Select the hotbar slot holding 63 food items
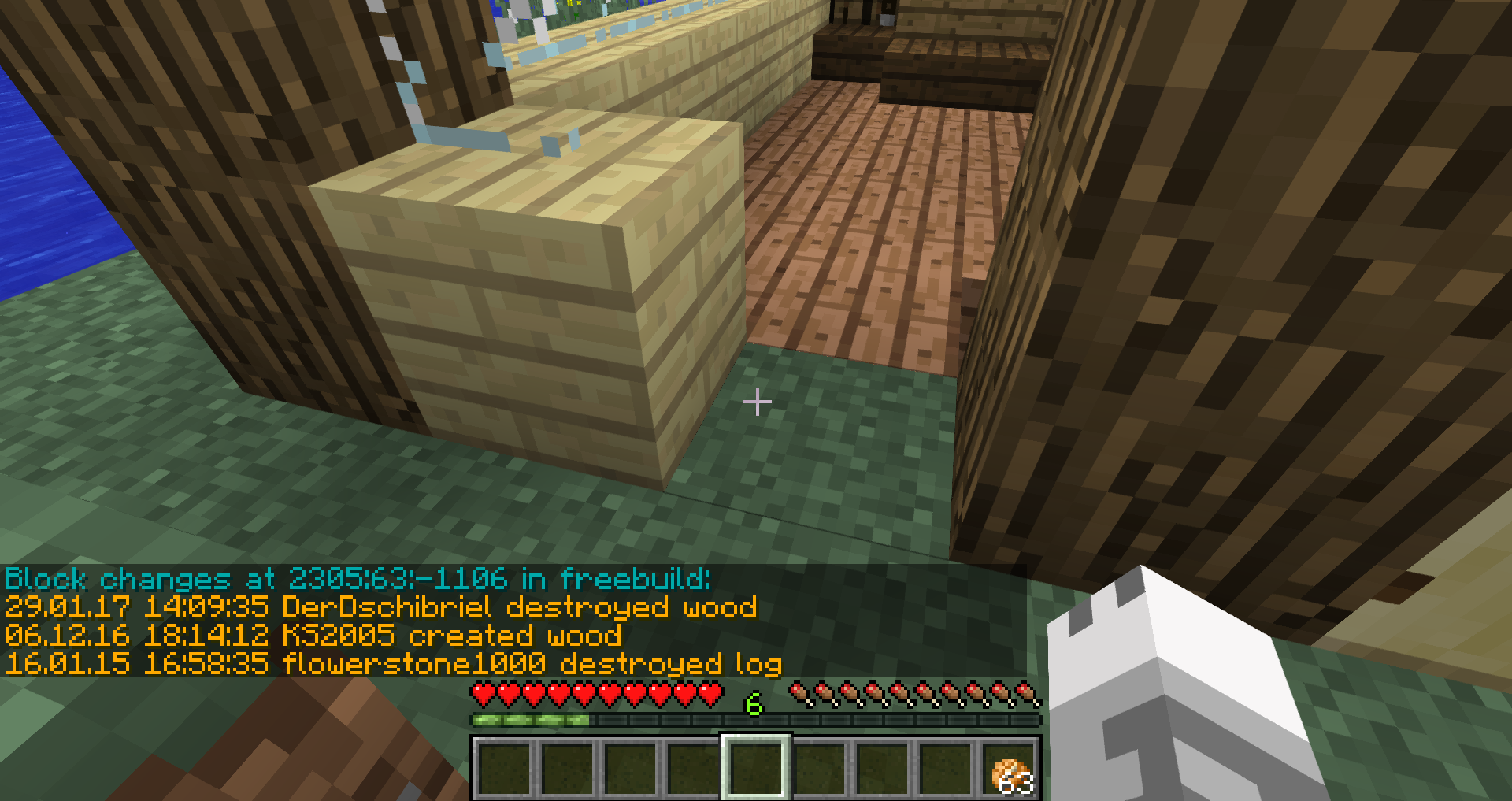The width and height of the screenshot is (1512, 801). click(1009, 768)
